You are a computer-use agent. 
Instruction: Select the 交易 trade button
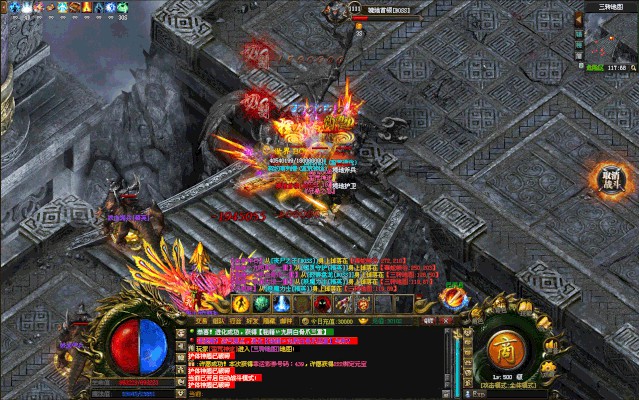[x=201, y=322]
